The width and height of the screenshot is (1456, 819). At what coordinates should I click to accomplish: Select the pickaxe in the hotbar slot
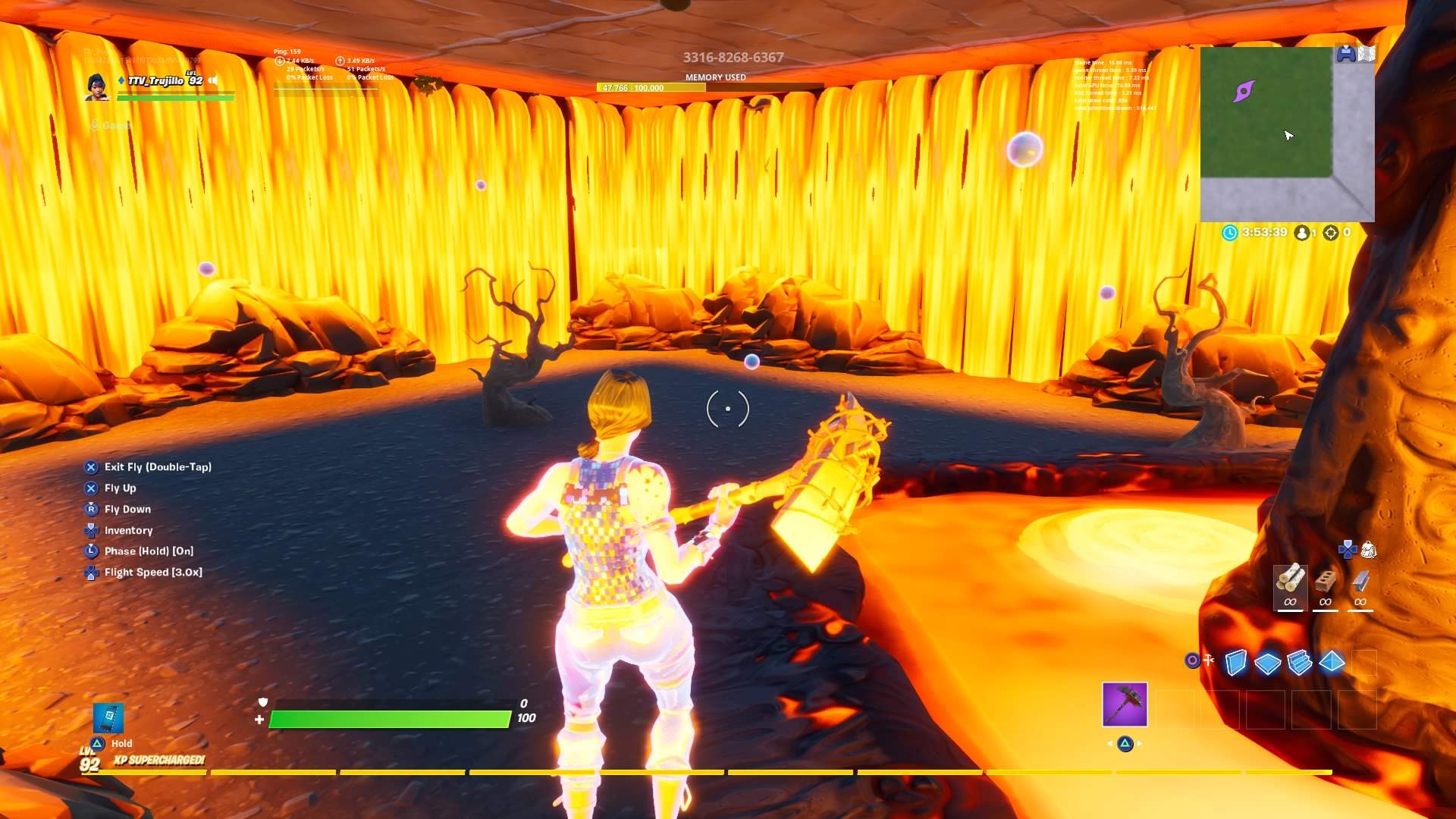(1125, 705)
